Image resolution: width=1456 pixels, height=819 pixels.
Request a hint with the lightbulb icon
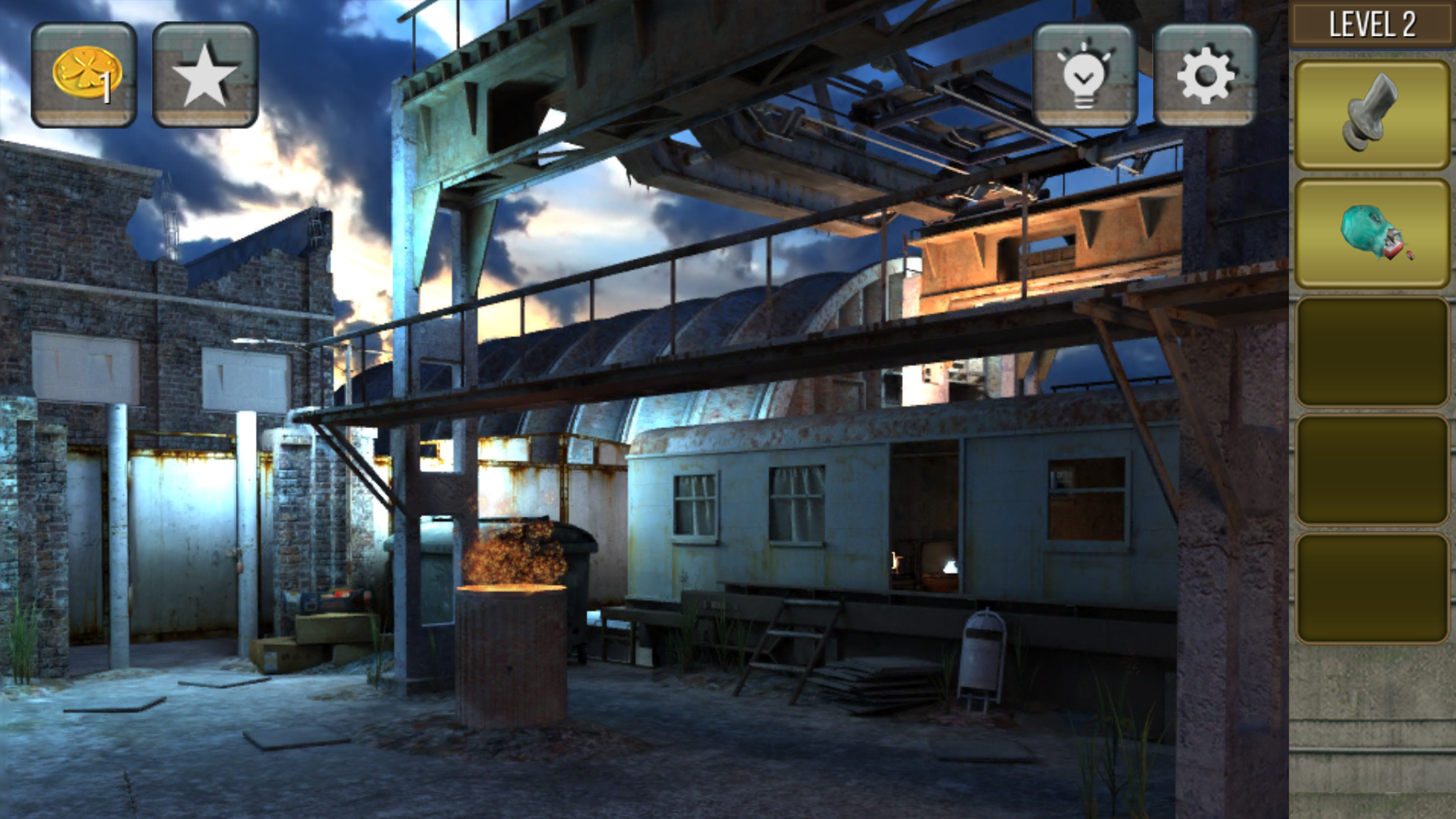pos(1083,73)
